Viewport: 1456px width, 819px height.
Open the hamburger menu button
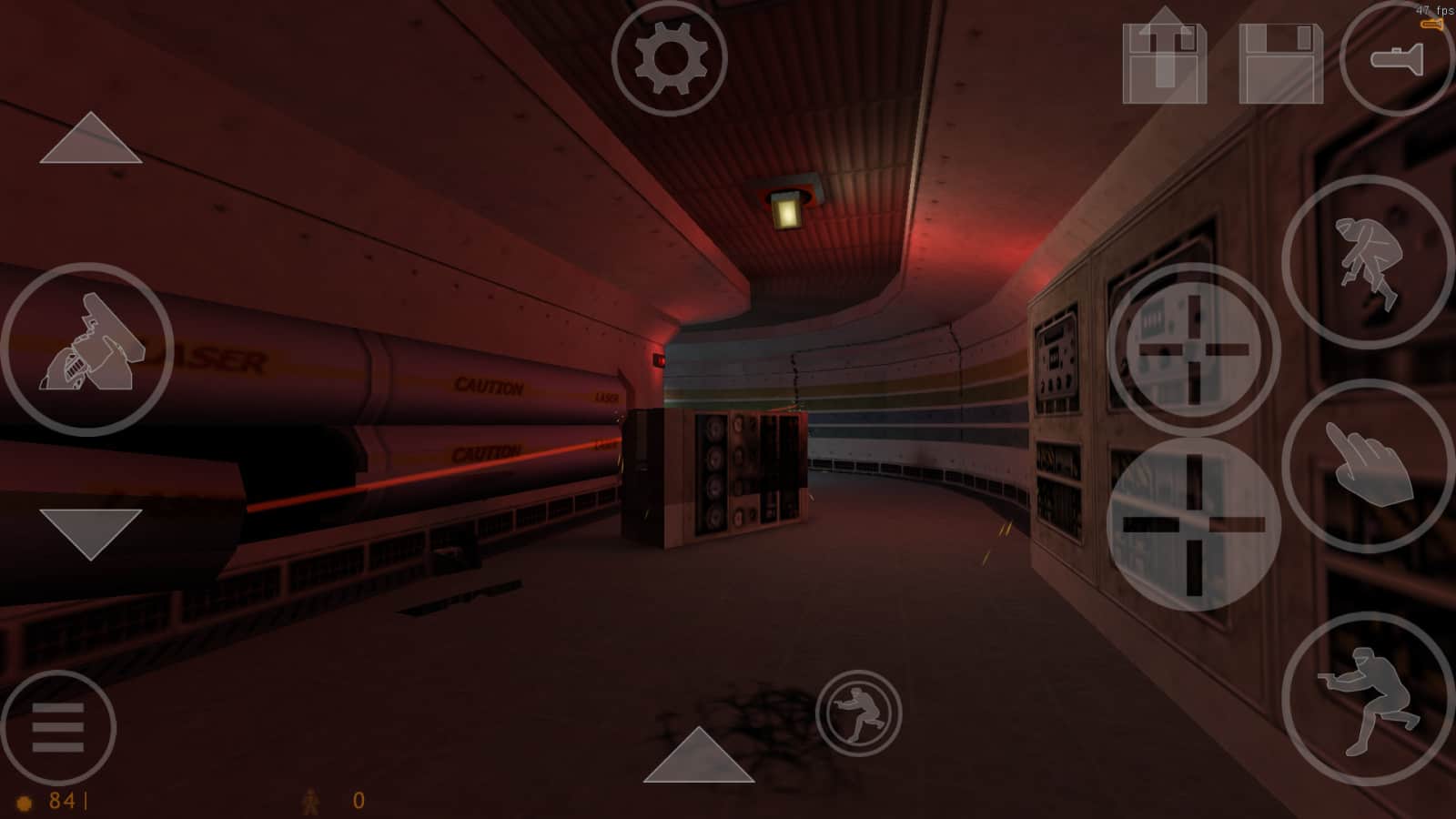pyautogui.click(x=58, y=728)
